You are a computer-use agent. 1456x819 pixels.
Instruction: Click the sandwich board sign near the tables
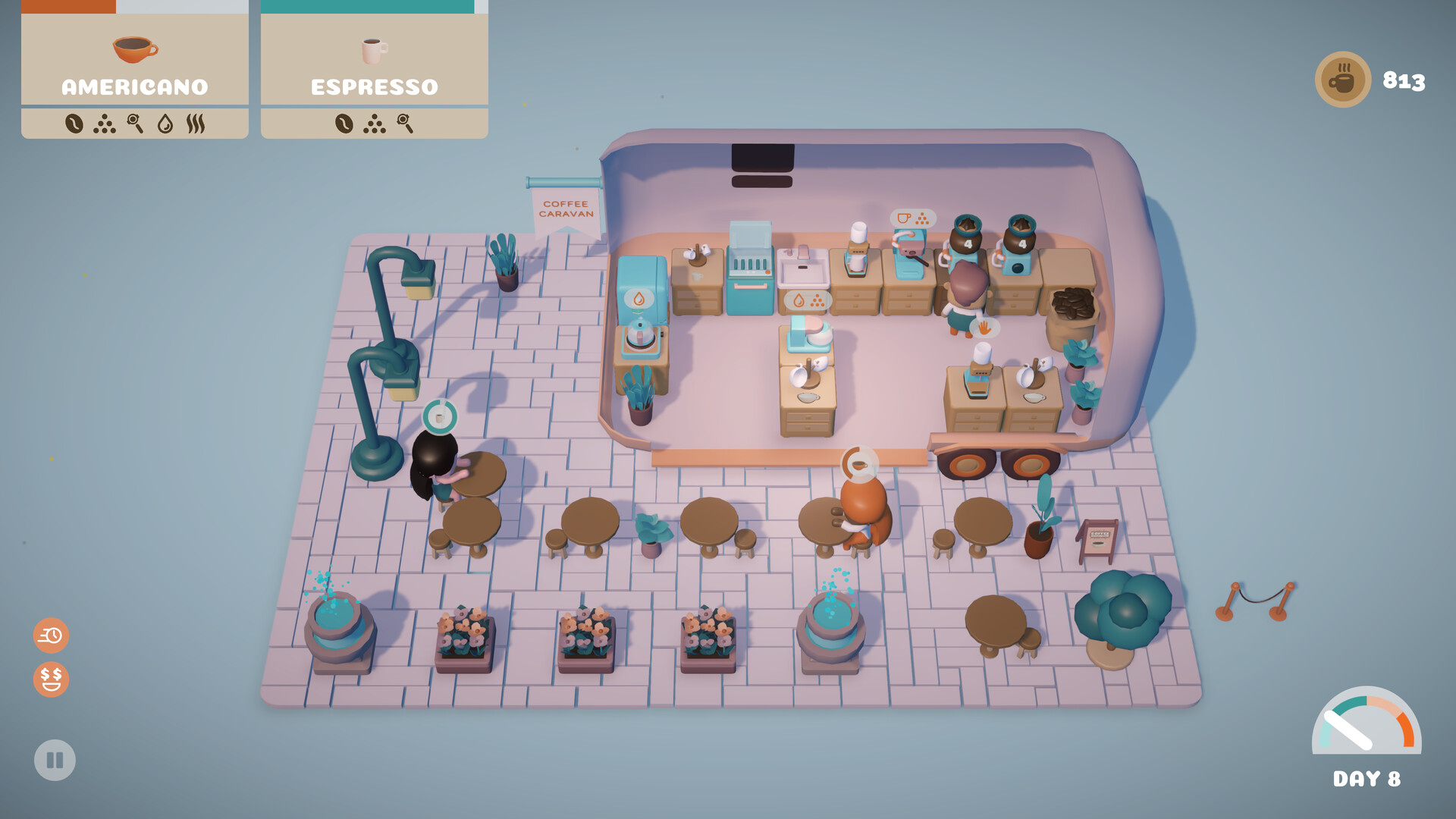(x=1099, y=541)
